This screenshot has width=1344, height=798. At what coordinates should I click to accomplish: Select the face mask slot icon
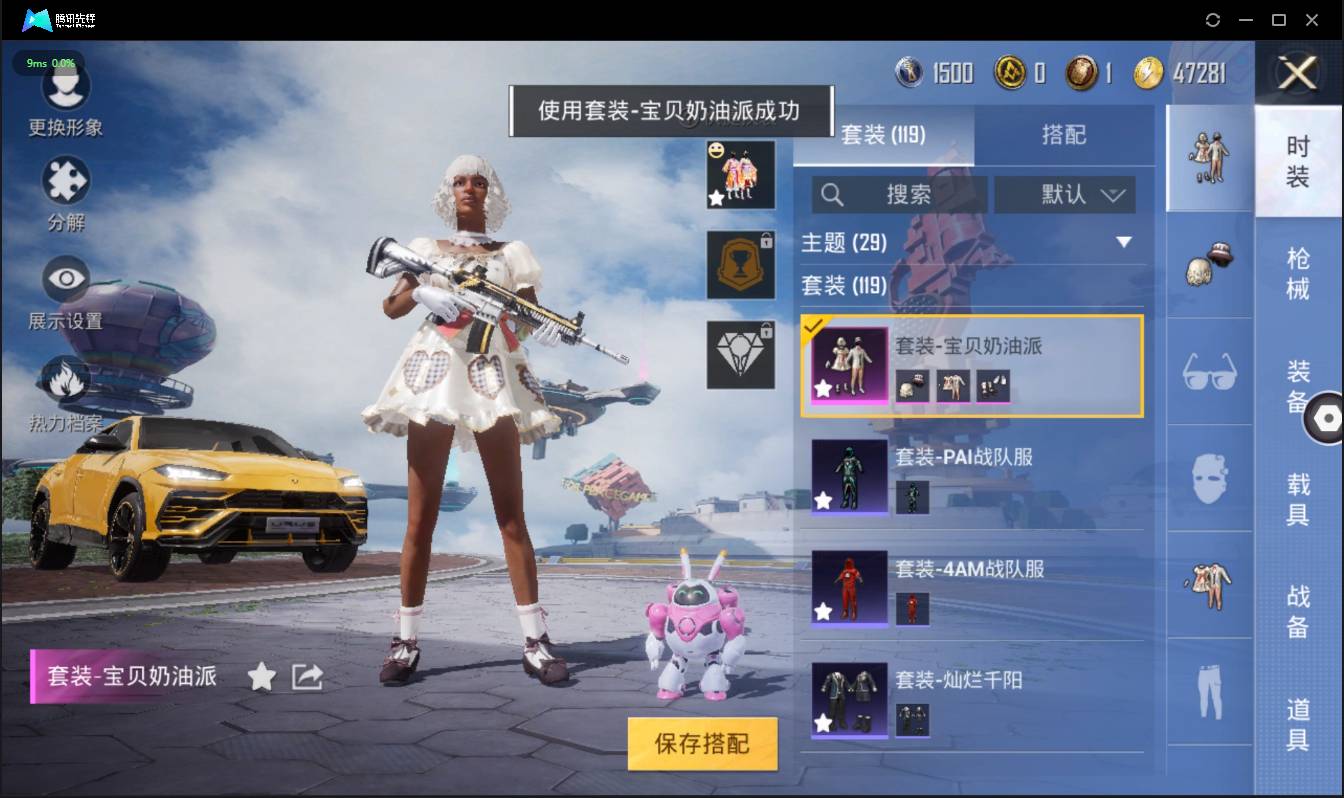tap(1209, 478)
